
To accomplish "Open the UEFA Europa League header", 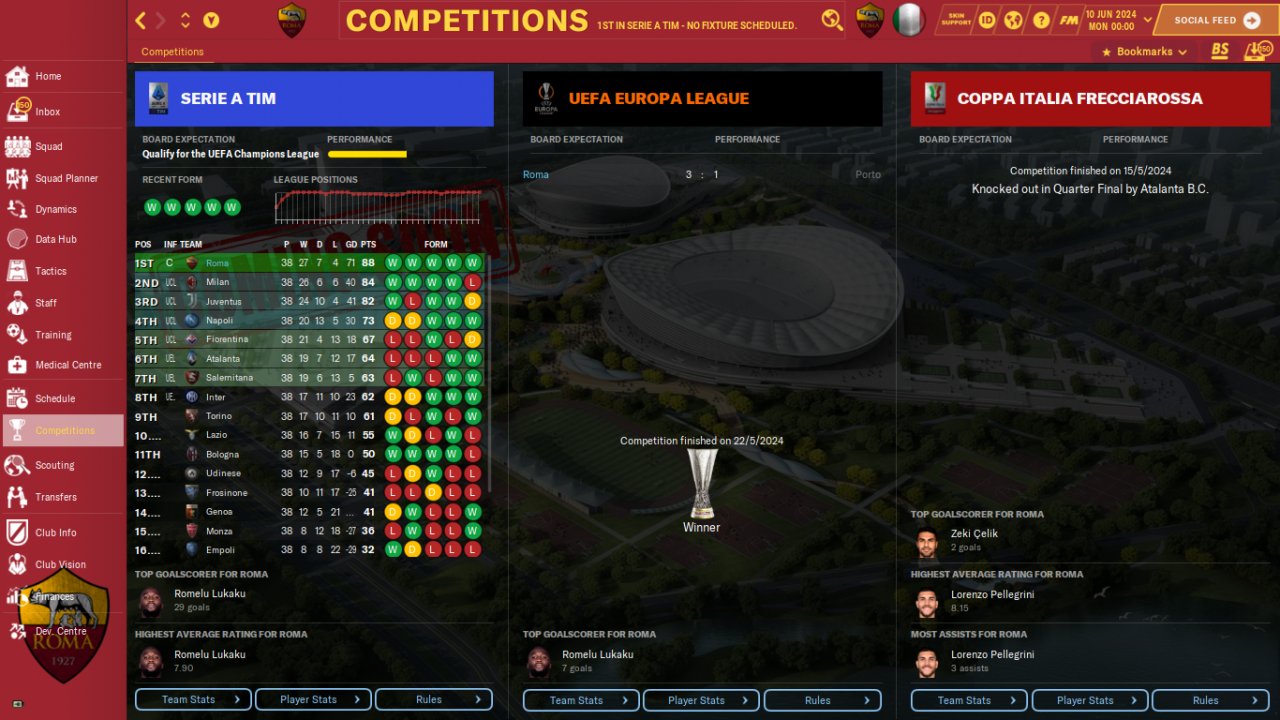I will 702,99.
